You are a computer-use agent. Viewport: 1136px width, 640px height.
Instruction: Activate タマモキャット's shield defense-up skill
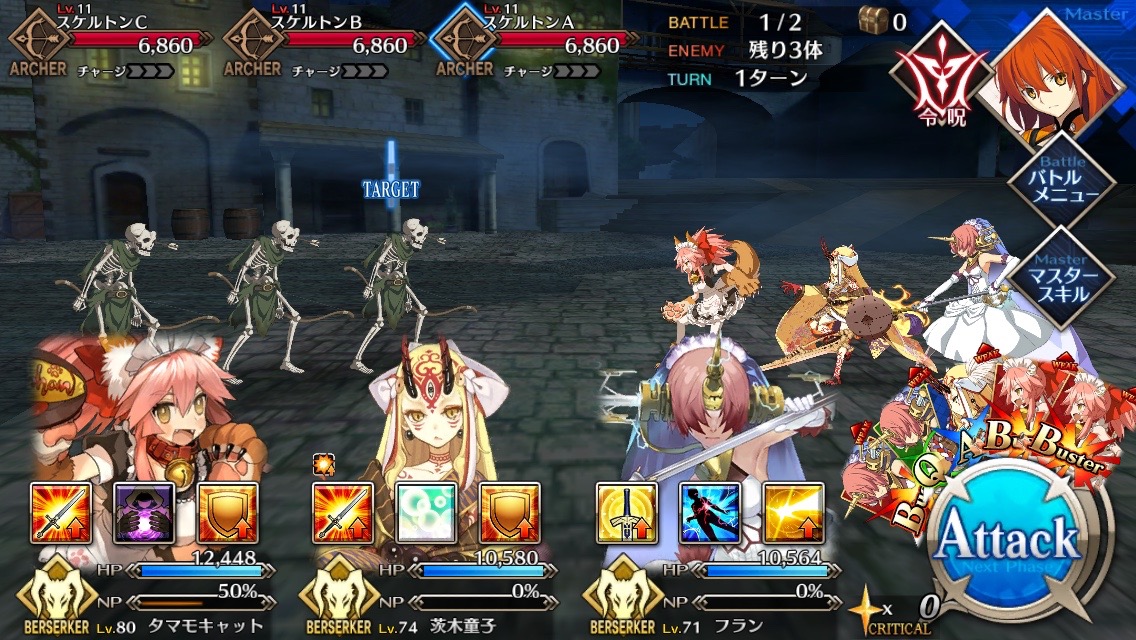(x=228, y=513)
